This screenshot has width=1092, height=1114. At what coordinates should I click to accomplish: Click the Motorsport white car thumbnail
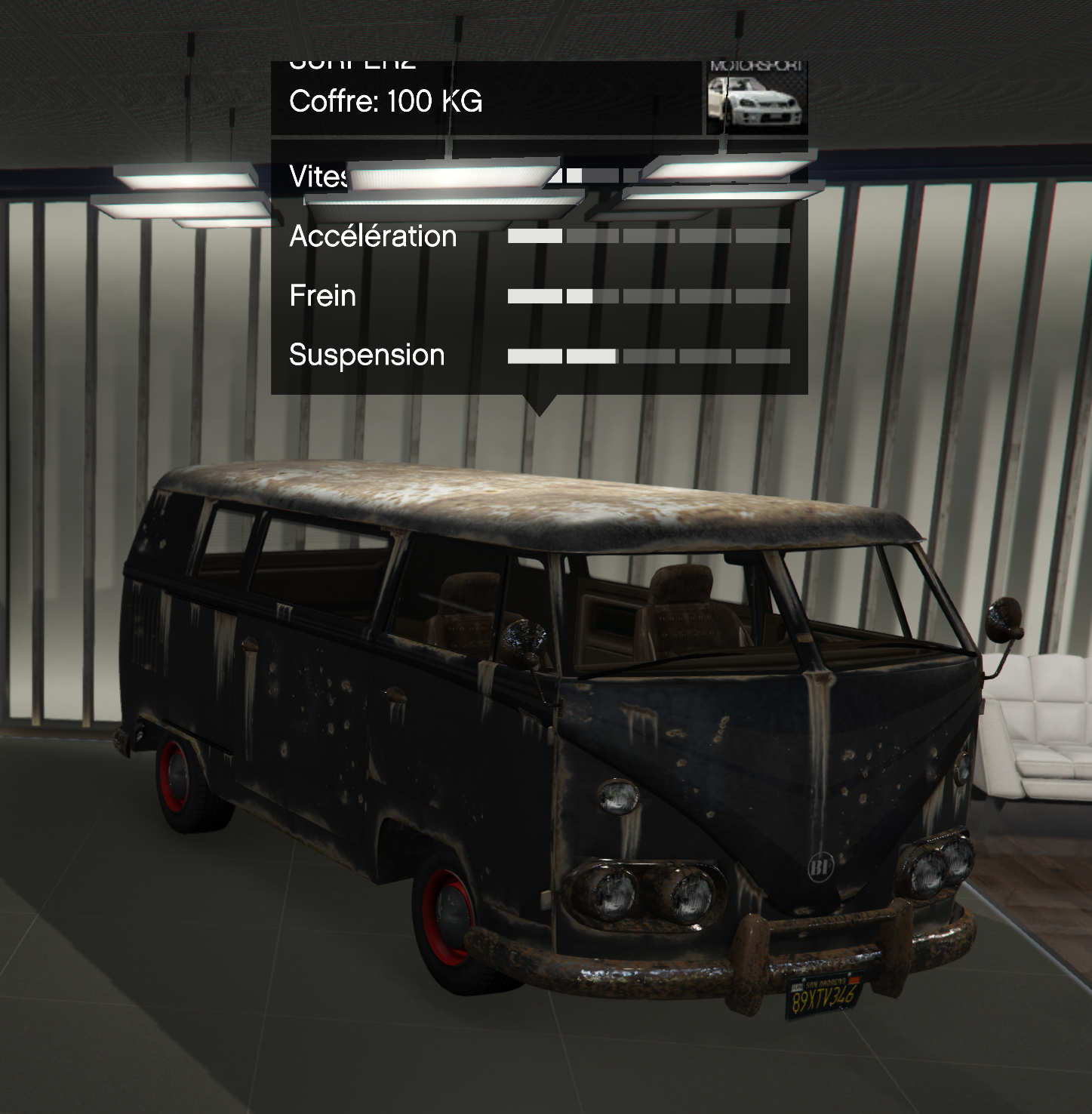tap(756, 98)
